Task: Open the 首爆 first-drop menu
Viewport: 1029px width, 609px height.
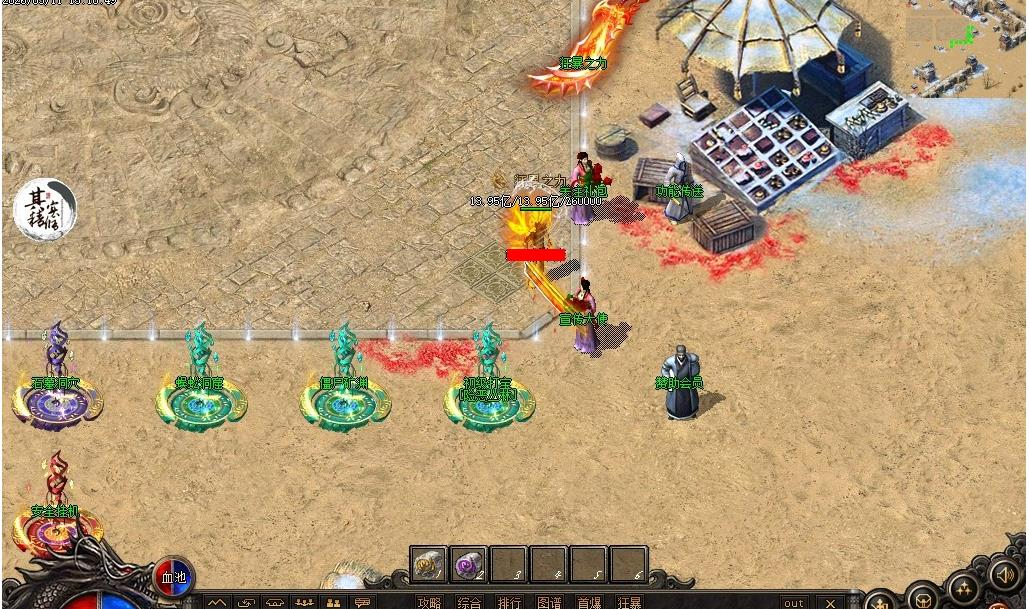Action: click(589, 602)
